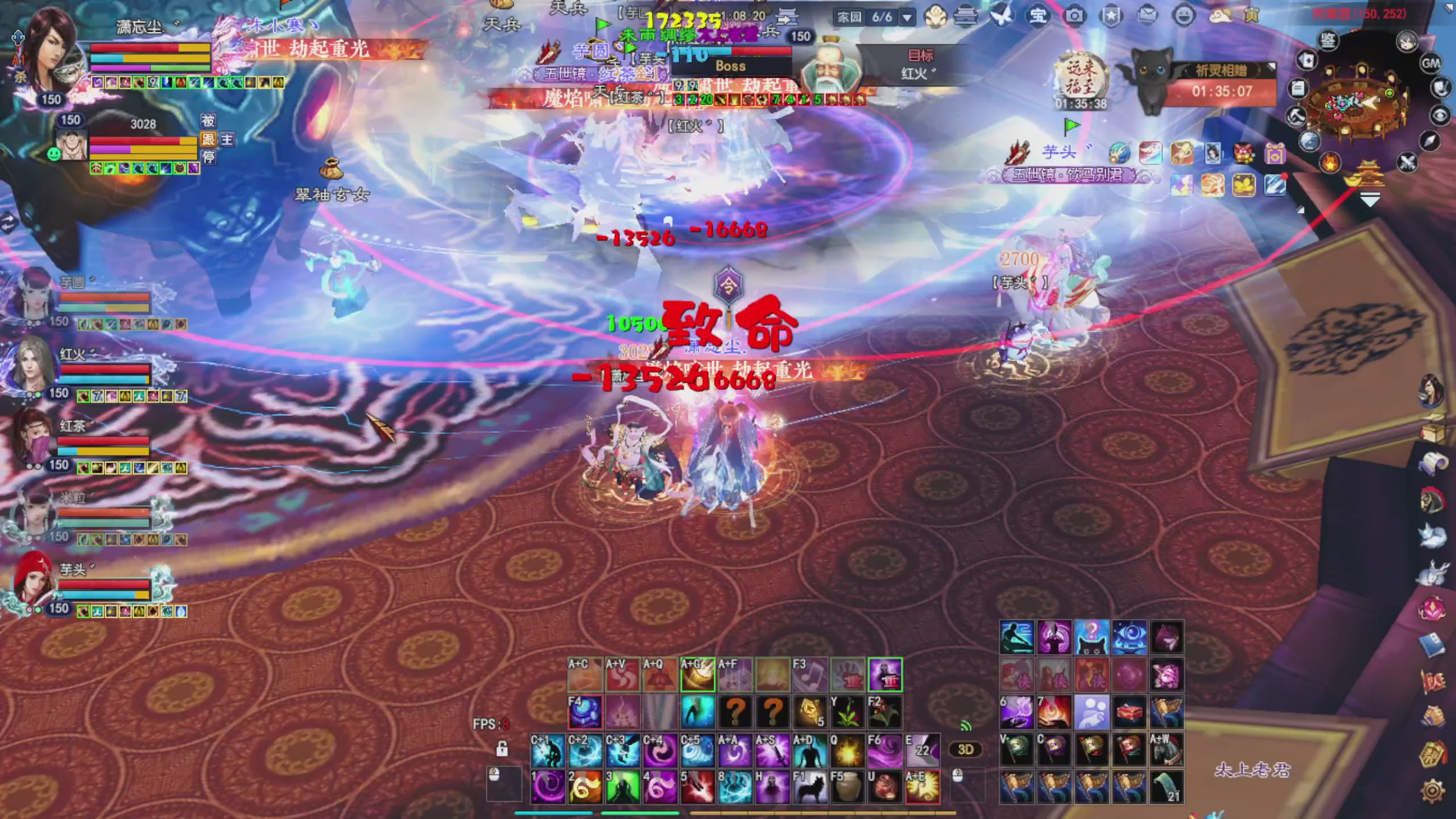The image size is (1456, 819).
Task: Select the butterfly icon on the top bar
Action: click(1003, 16)
